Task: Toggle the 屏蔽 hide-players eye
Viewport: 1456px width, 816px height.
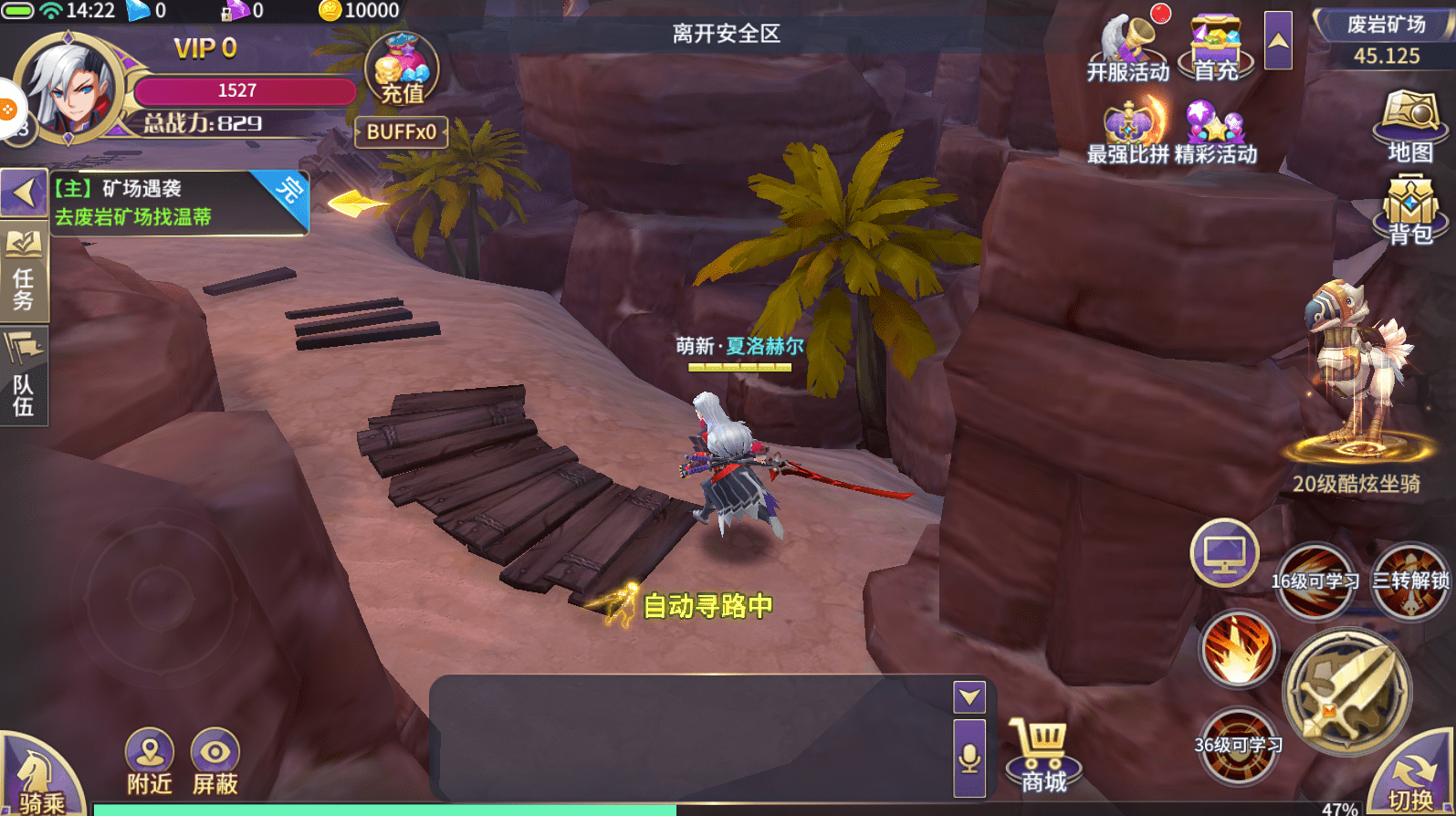Action: click(215, 762)
